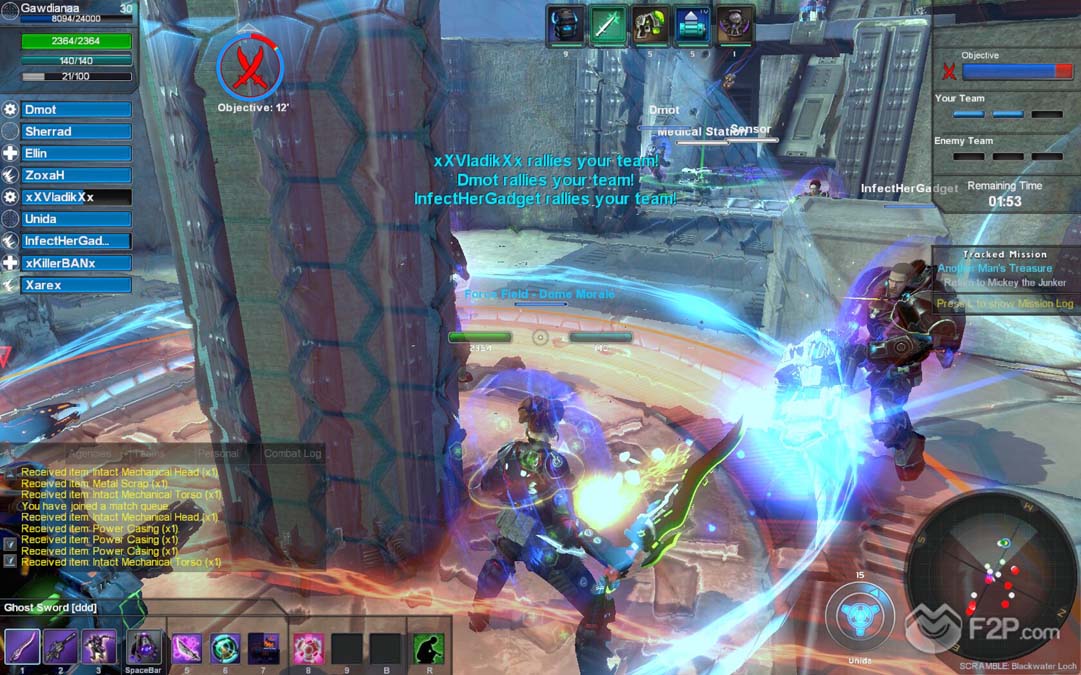
Task: Choose xXVladikXx from the team roster
Action: pyautogui.click(x=76, y=197)
